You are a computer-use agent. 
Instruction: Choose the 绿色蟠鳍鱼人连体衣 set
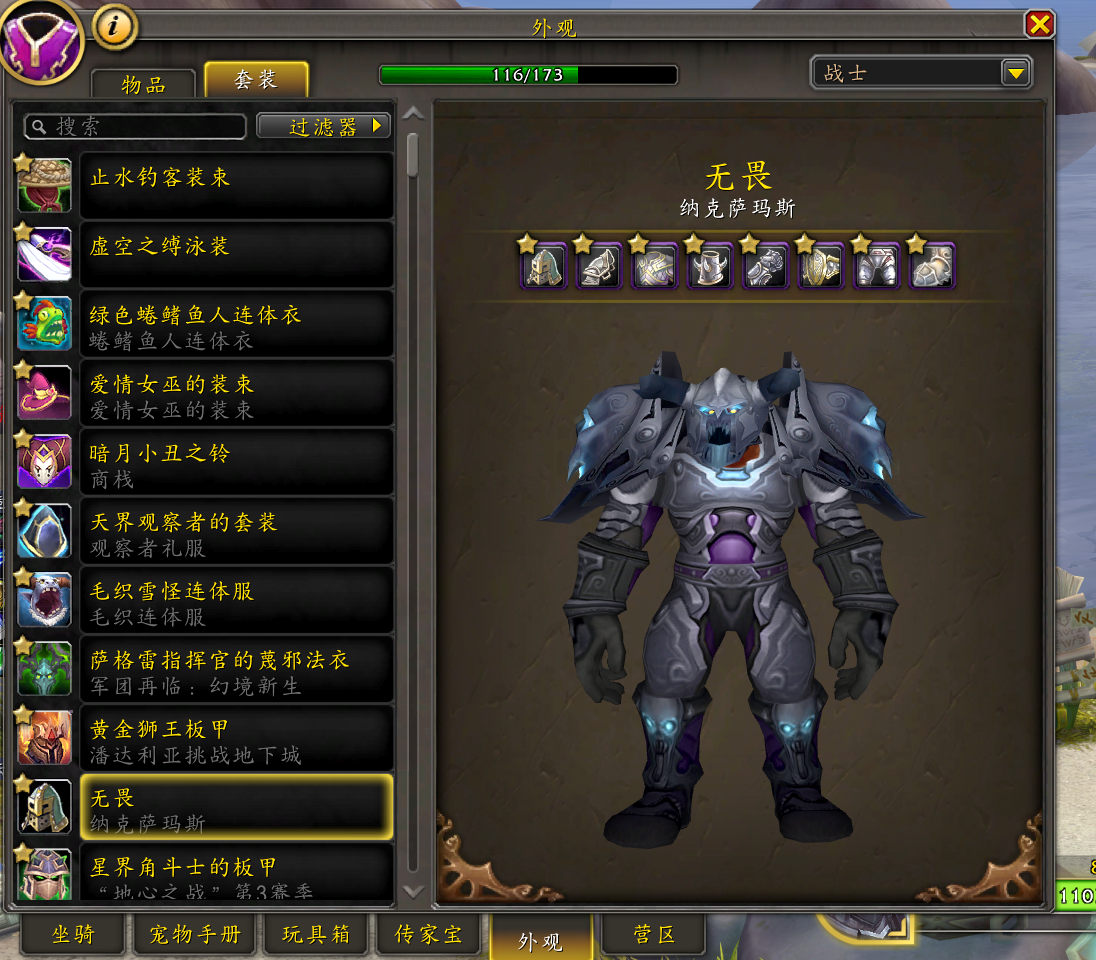click(x=235, y=323)
